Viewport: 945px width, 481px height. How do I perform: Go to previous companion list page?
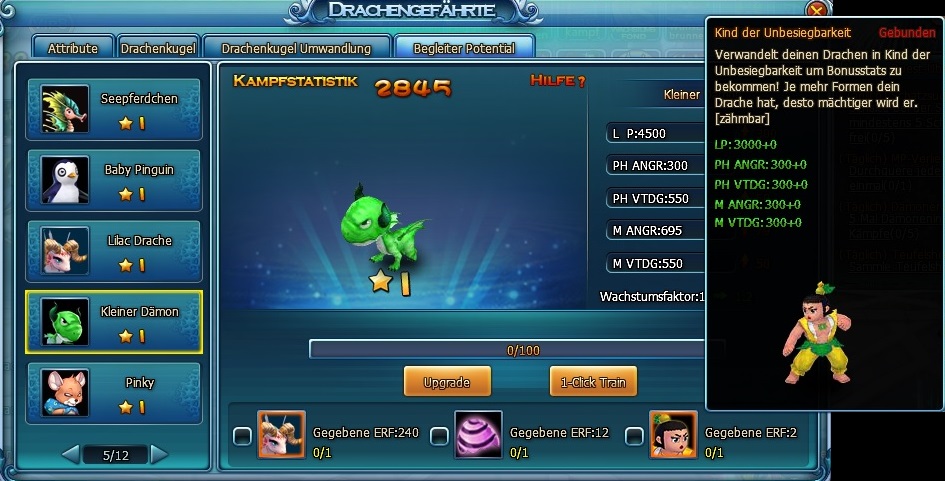click(71, 455)
